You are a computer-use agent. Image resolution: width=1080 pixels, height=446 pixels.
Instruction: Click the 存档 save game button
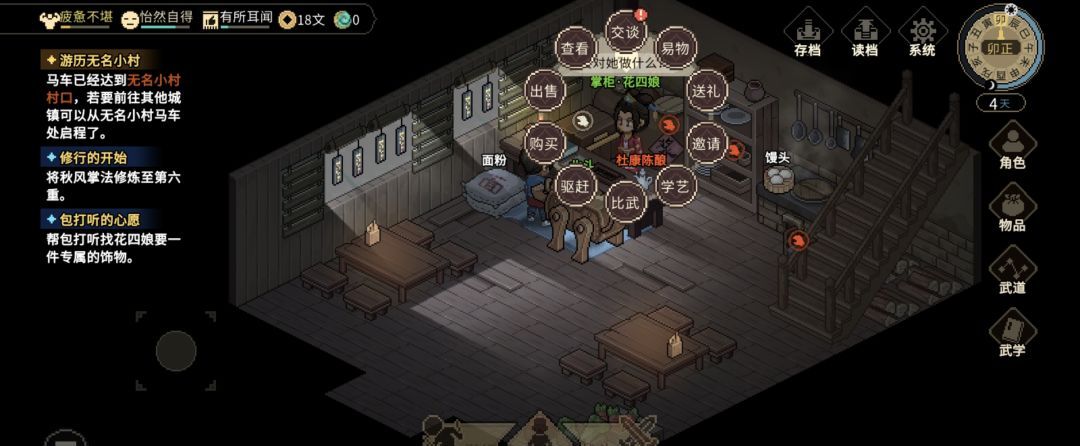coord(808,33)
